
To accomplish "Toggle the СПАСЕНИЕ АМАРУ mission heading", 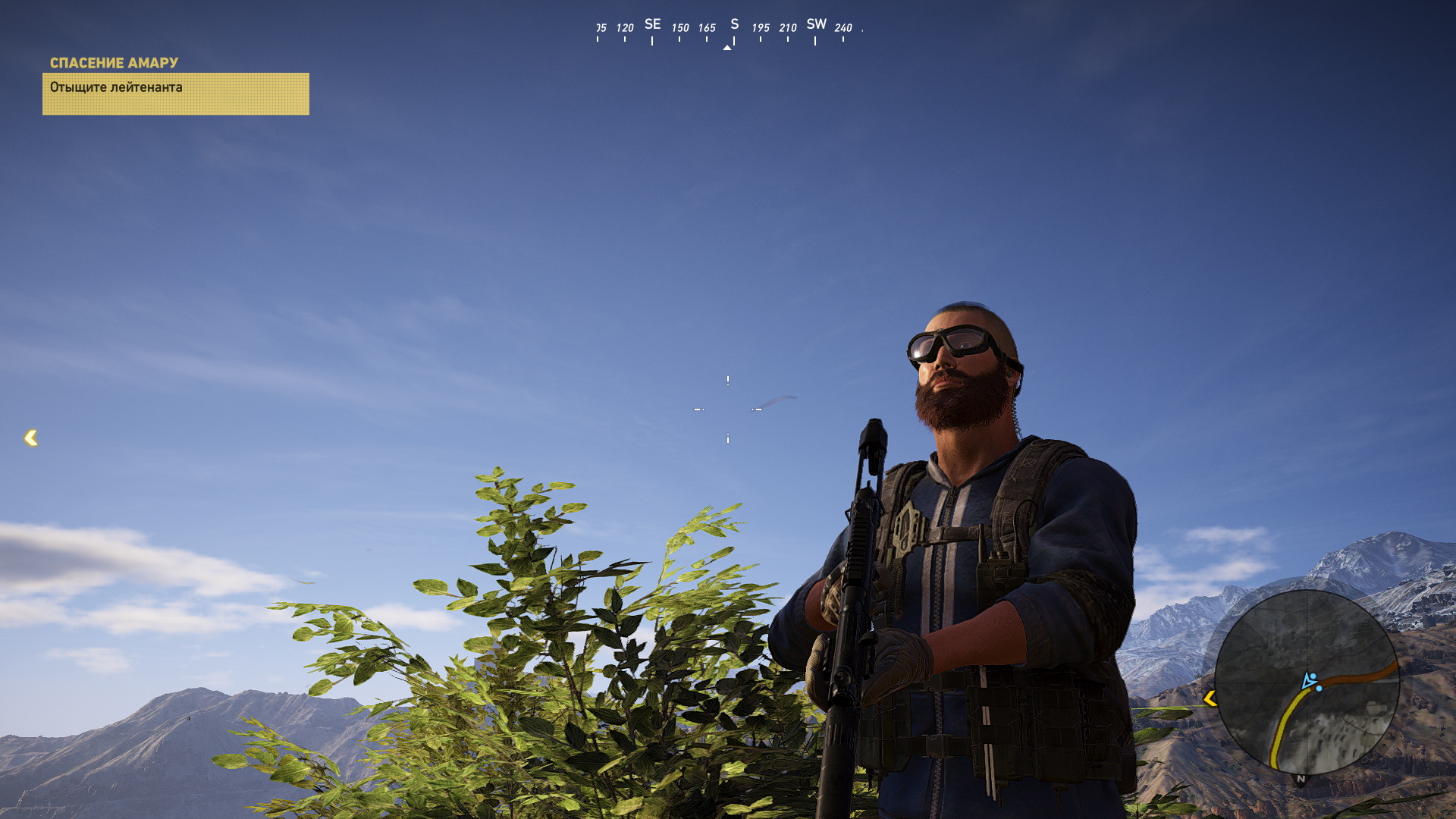I will pos(114,63).
